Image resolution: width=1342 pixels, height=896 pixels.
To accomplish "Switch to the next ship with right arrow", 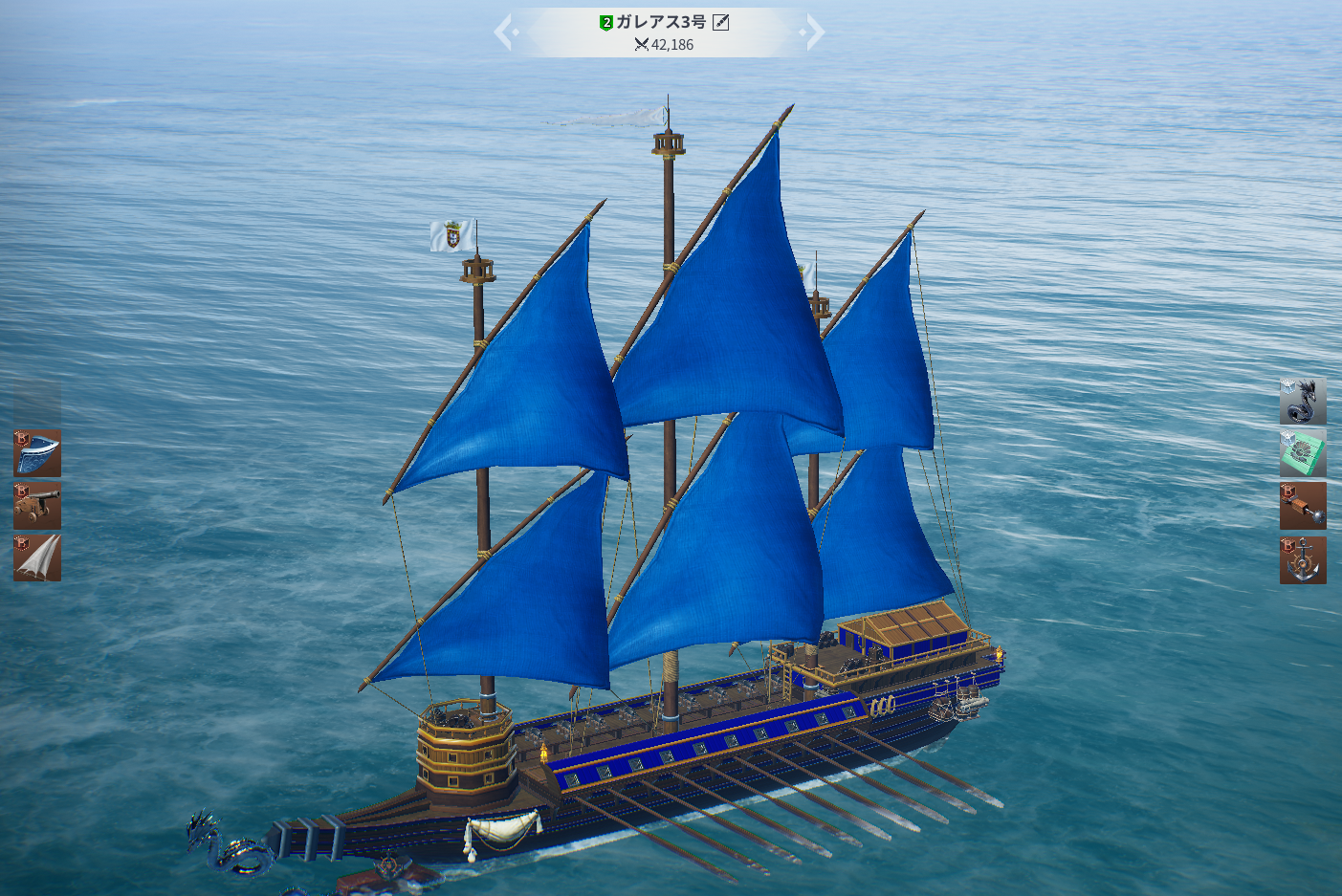I will pyautogui.click(x=813, y=33).
